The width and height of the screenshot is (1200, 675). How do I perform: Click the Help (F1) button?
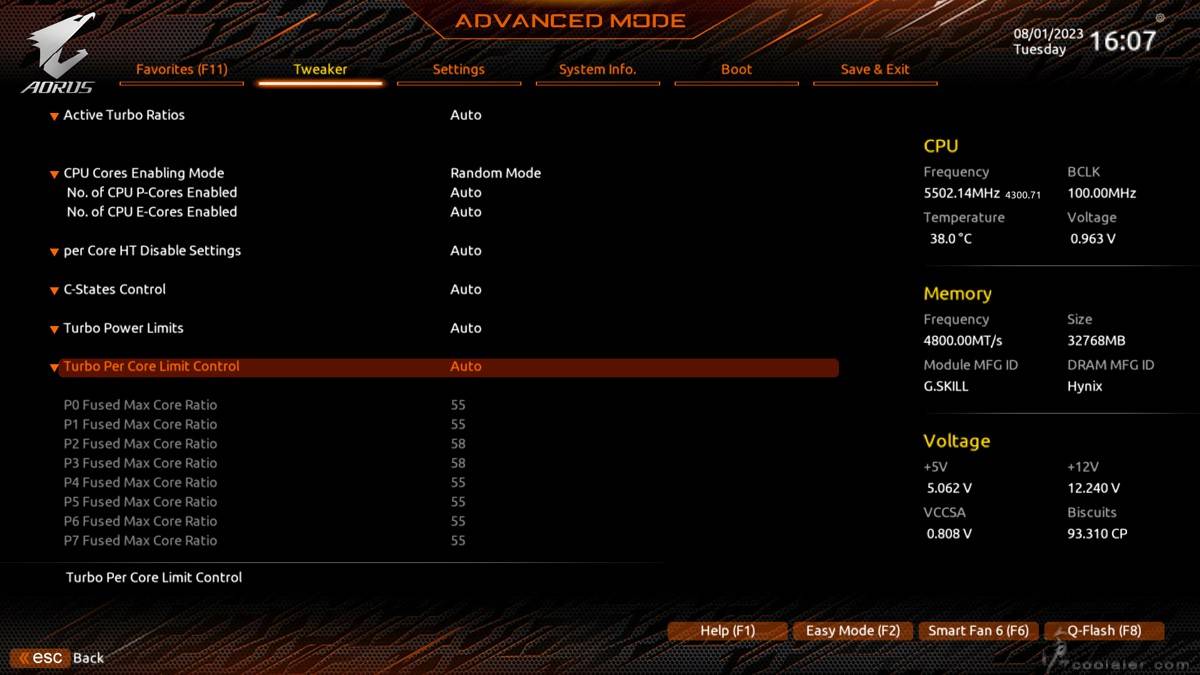[x=727, y=631]
